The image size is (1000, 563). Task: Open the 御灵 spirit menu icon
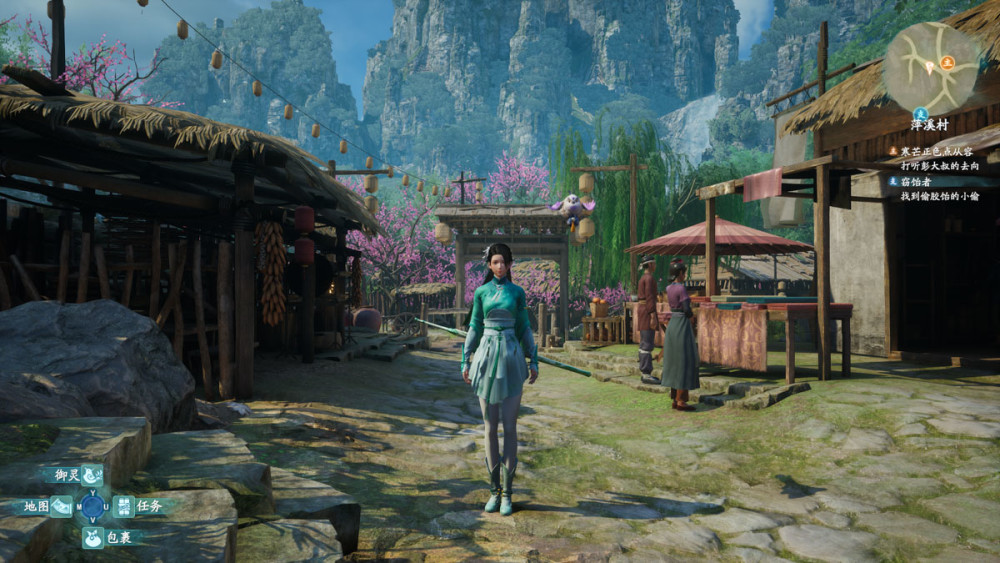pos(92,475)
